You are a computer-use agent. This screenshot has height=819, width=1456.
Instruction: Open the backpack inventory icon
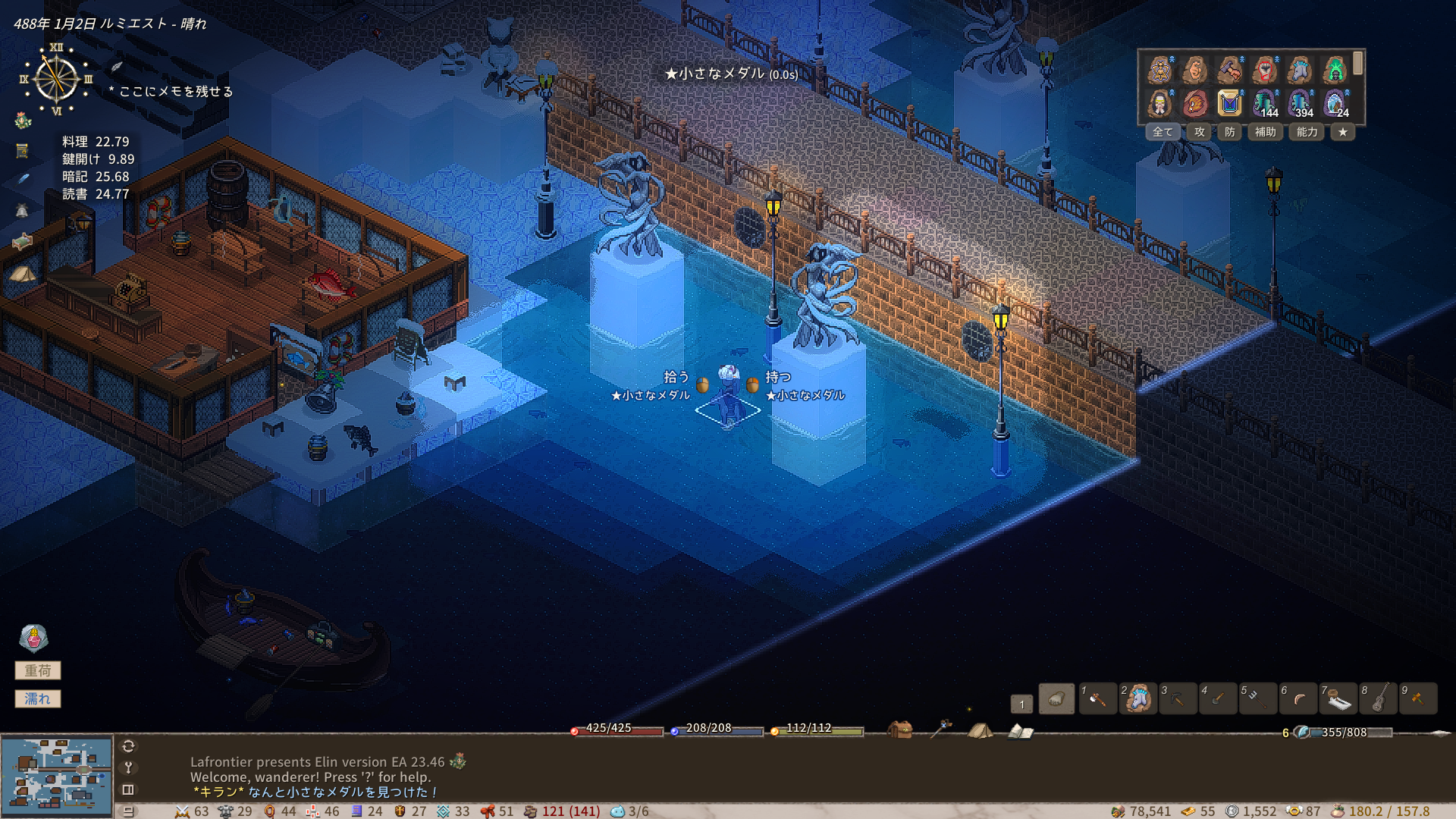click(900, 730)
